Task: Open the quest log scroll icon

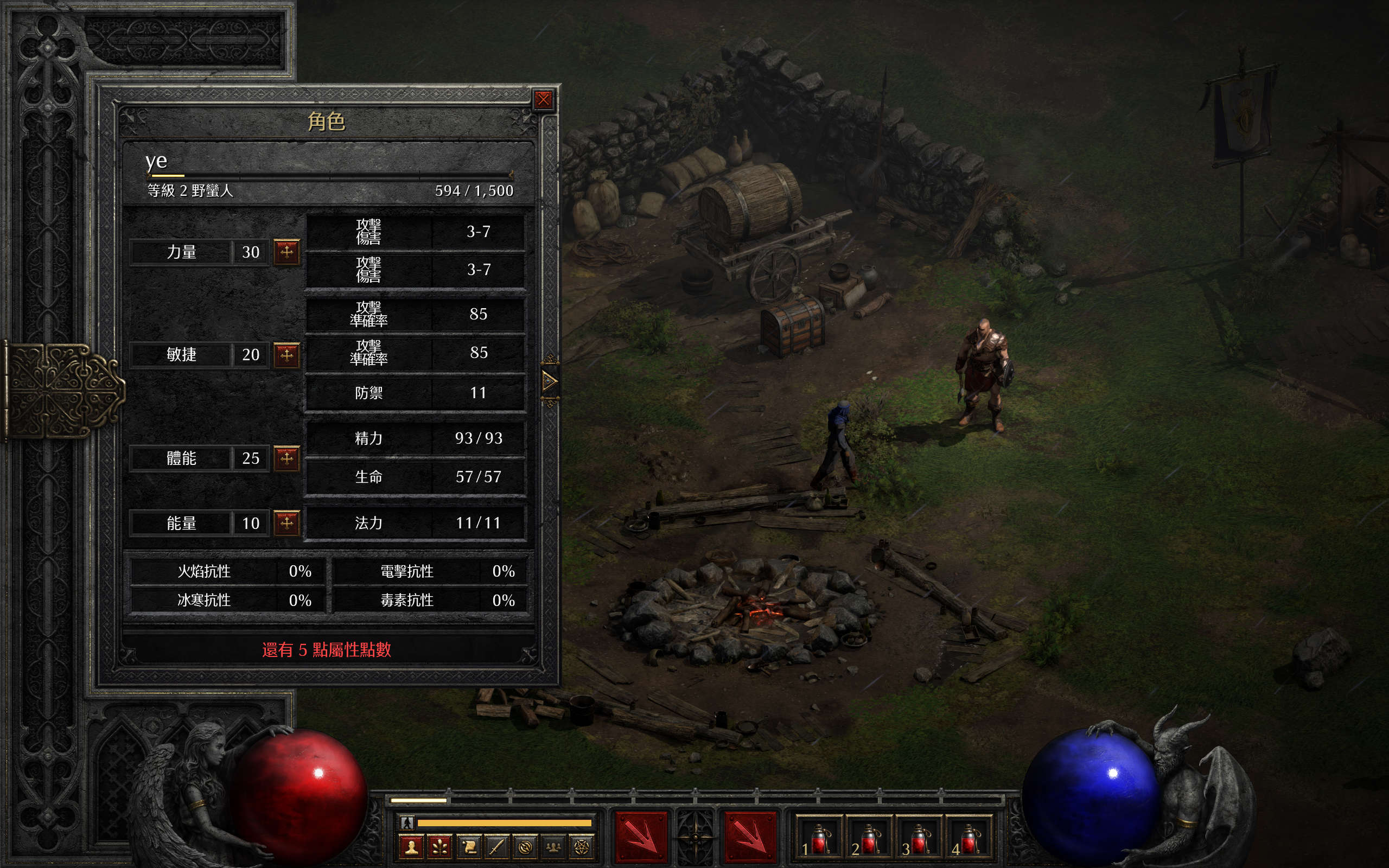Action: [468, 847]
